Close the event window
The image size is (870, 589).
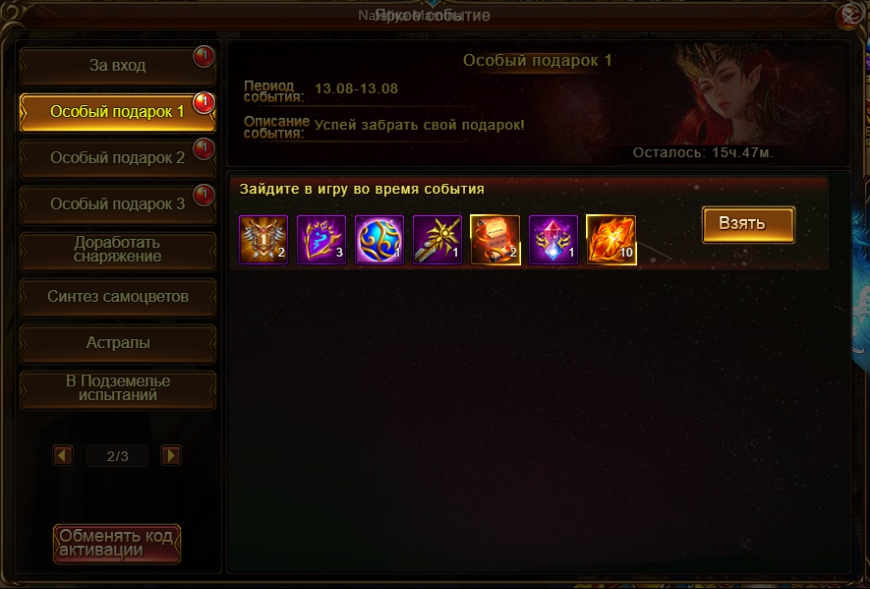coord(849,14)
